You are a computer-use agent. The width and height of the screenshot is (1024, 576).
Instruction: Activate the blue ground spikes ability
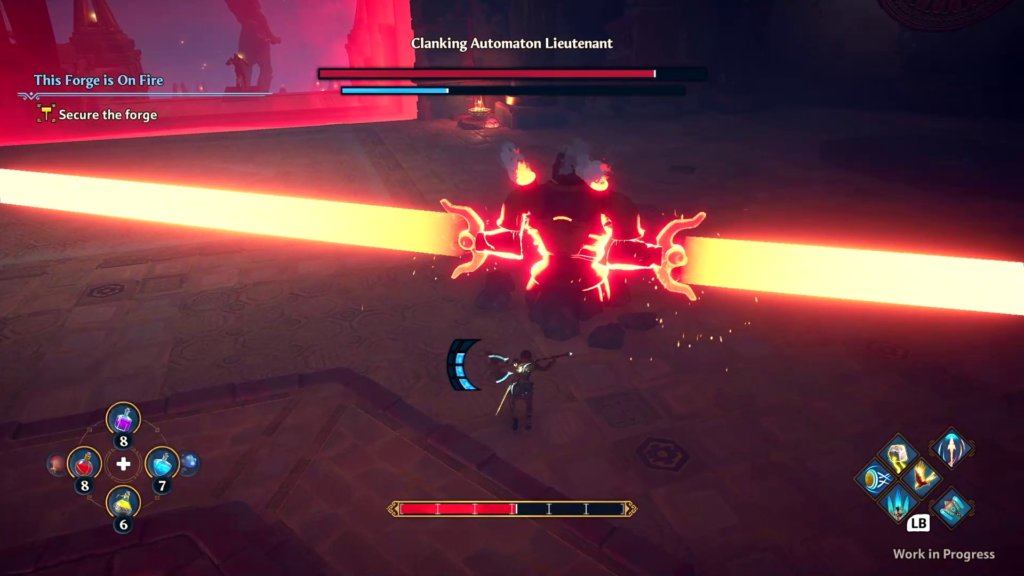point(897,501)
